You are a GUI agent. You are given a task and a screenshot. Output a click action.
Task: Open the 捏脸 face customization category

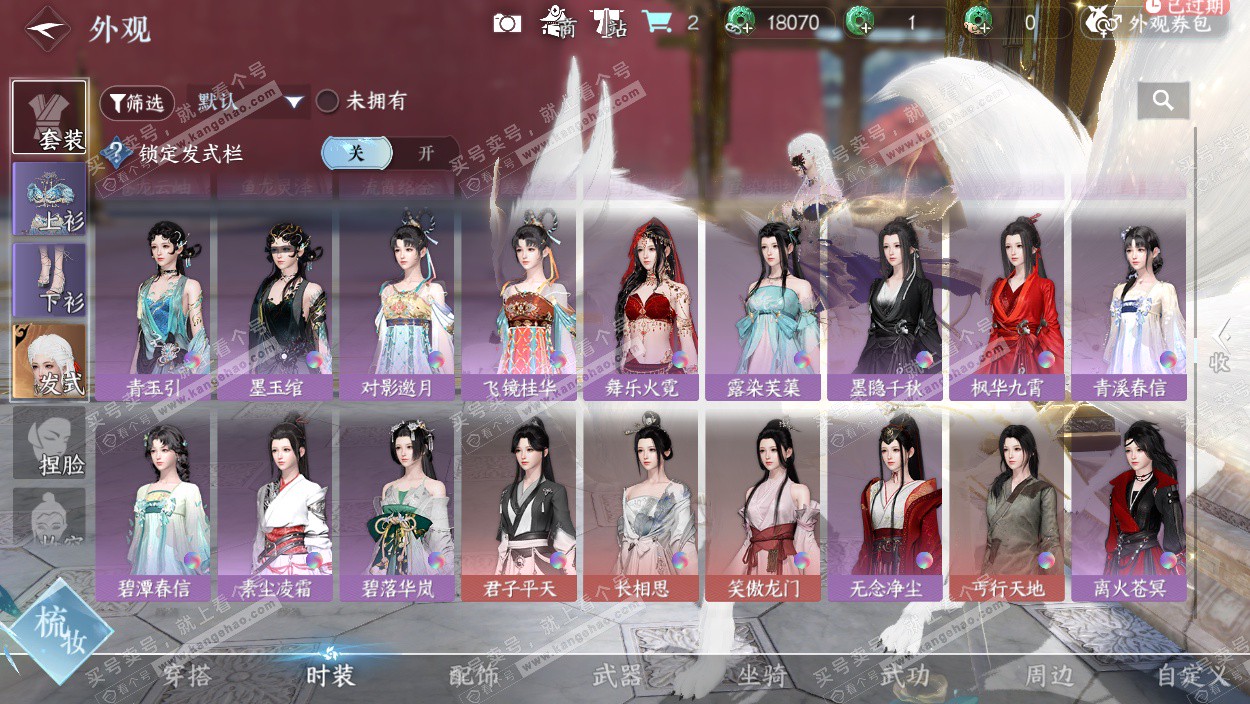tap(50, 442)
